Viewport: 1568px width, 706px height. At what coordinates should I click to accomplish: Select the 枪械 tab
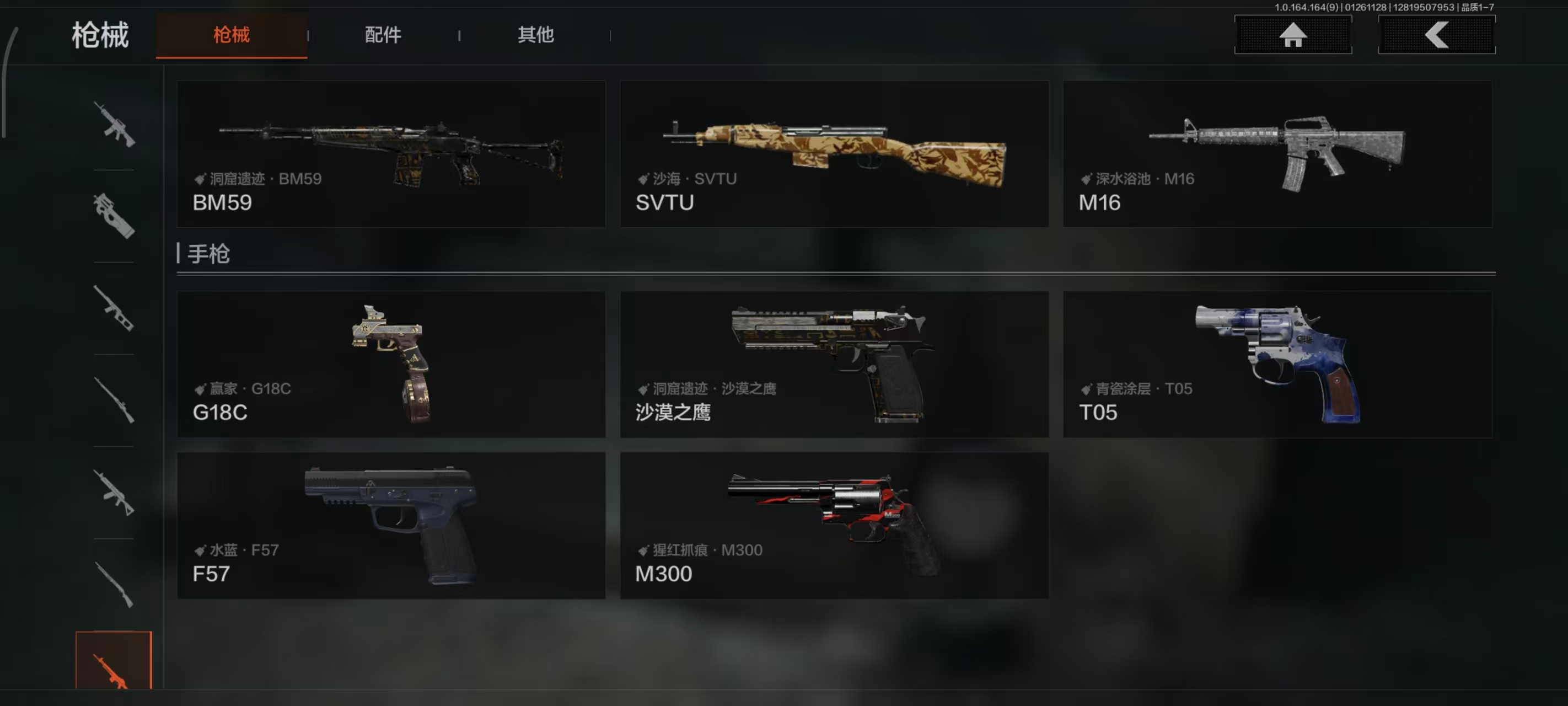[233, 35]
